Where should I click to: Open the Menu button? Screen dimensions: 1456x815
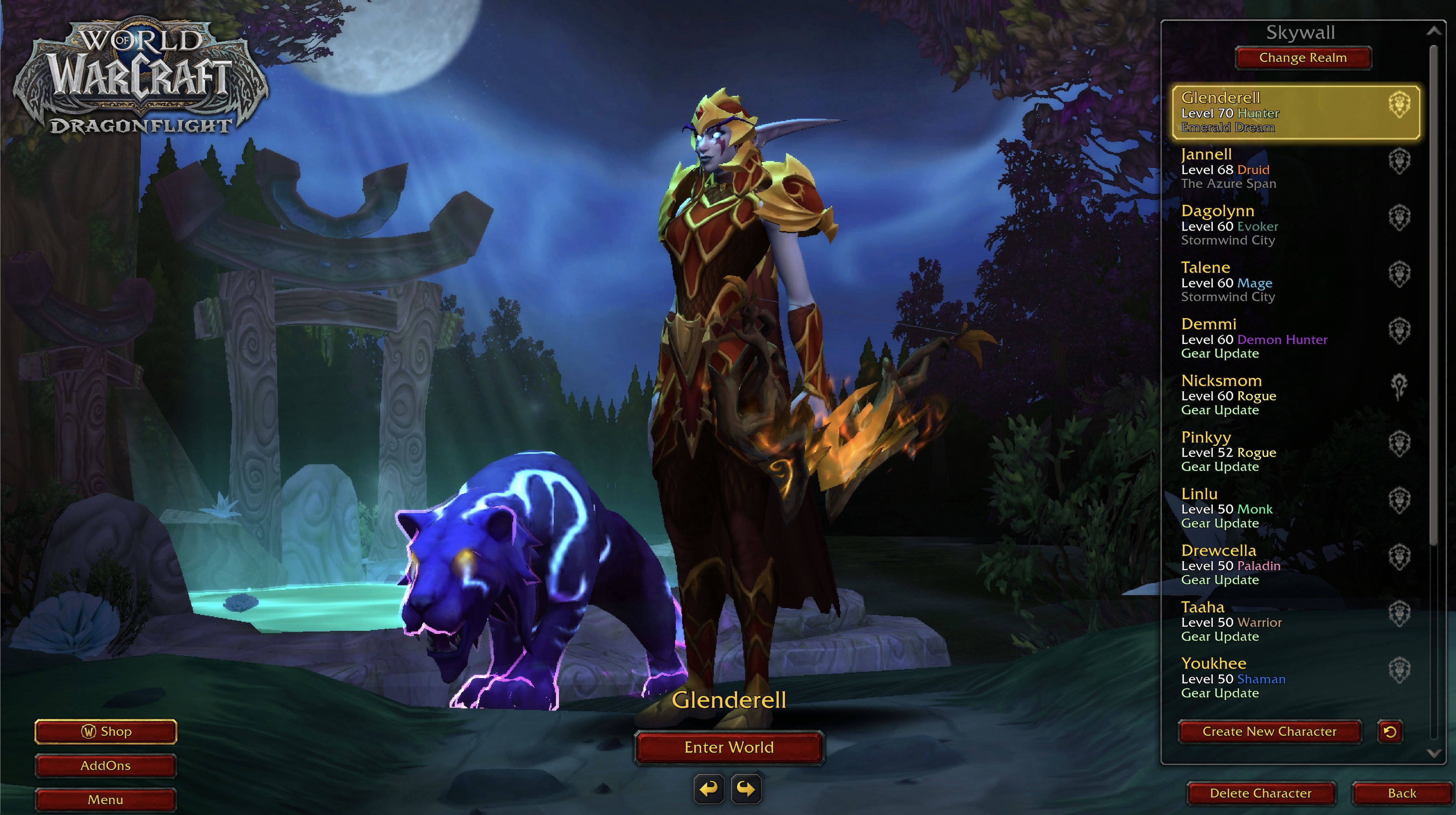pos(106,799)
